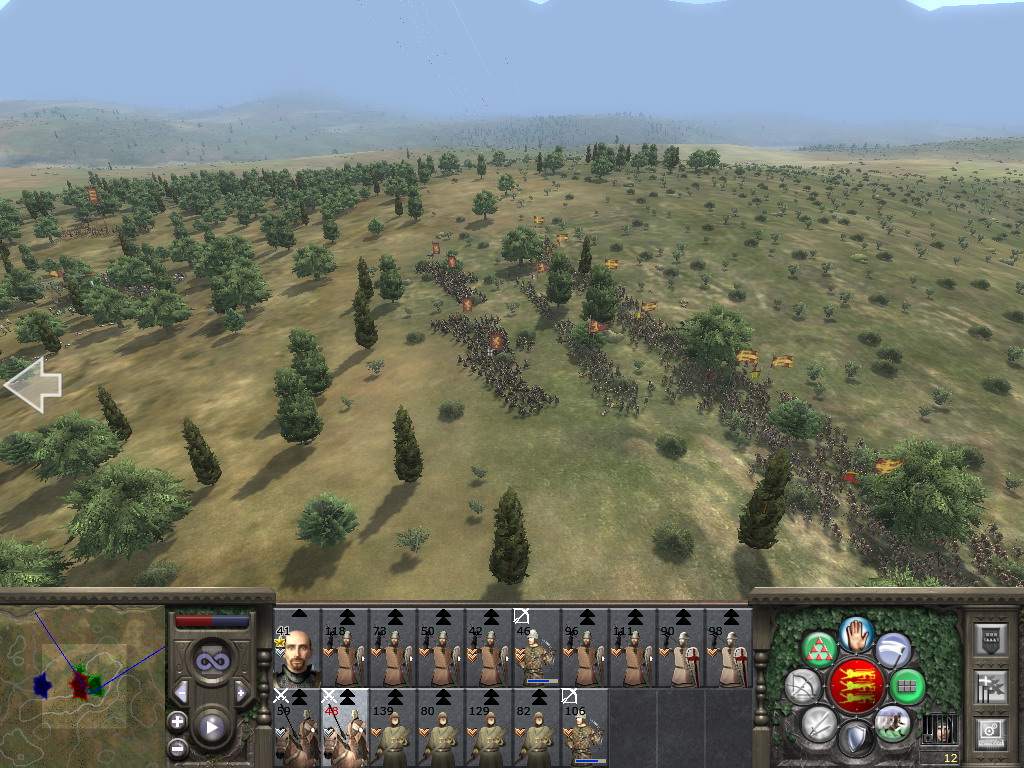Select the general's unit card

click(x=296, y=649)
